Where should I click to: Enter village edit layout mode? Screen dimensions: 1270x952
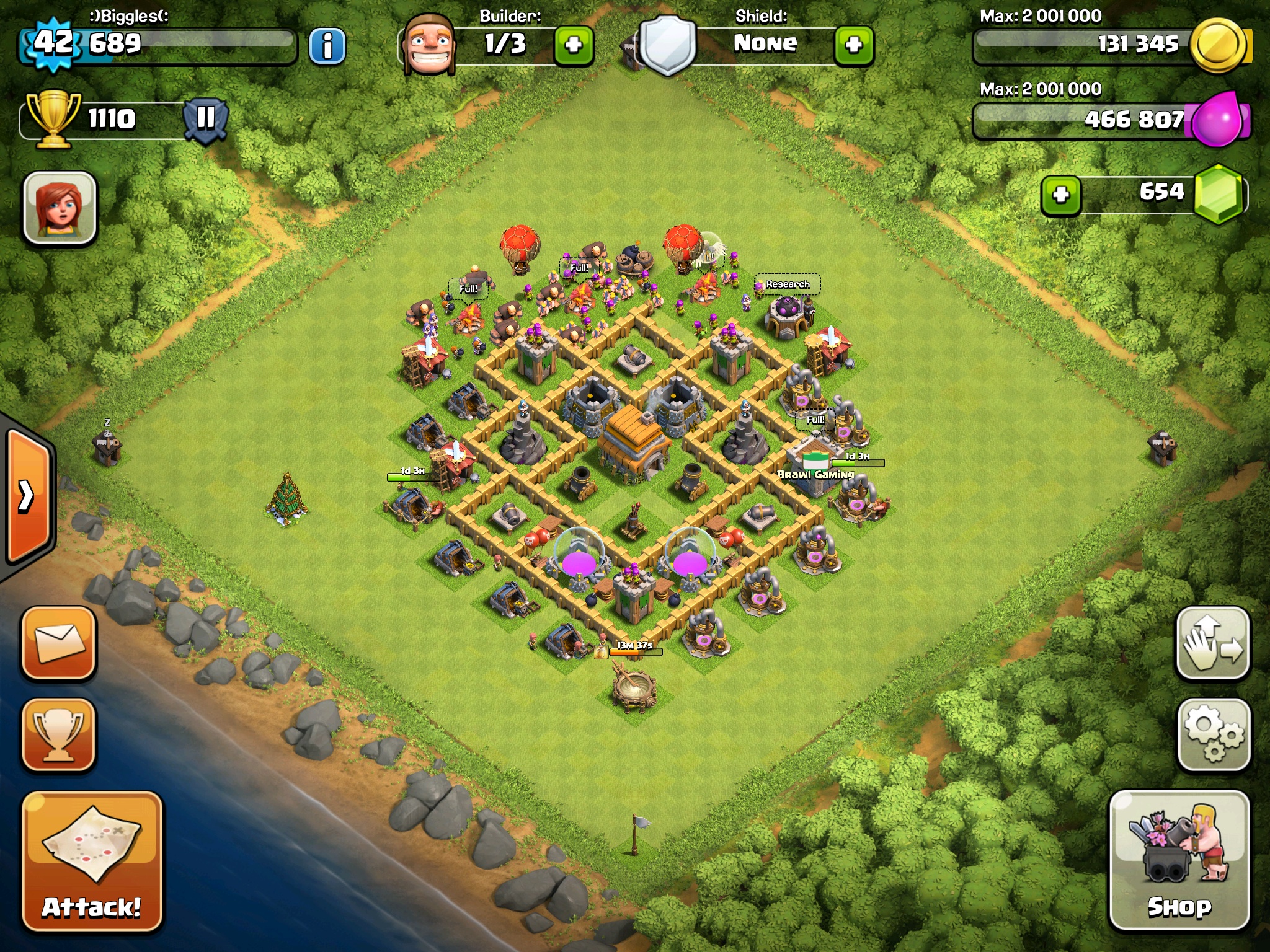click(1213, 643)
